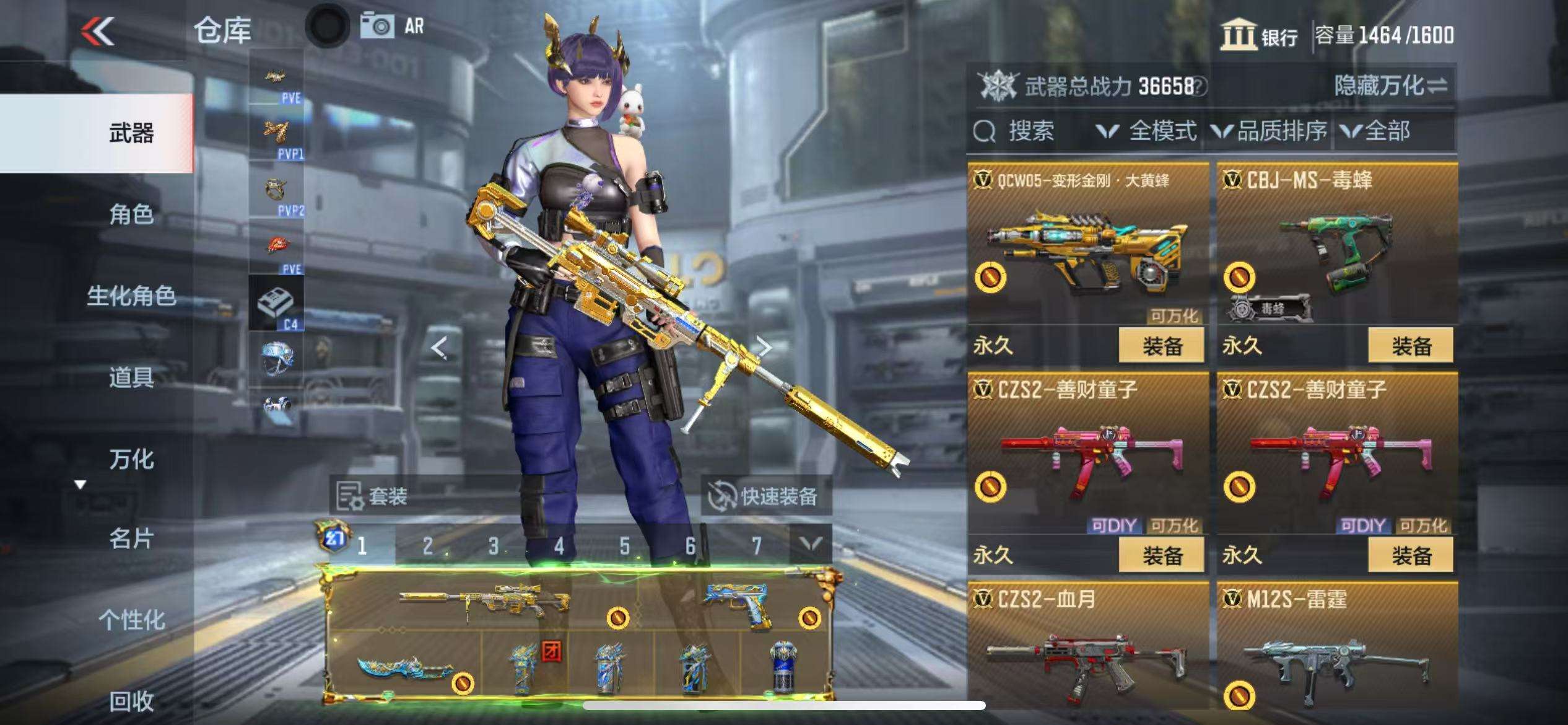Open the 万化 section
Viewport: 1568px width, 725px height.
click(x=131, y=459)
